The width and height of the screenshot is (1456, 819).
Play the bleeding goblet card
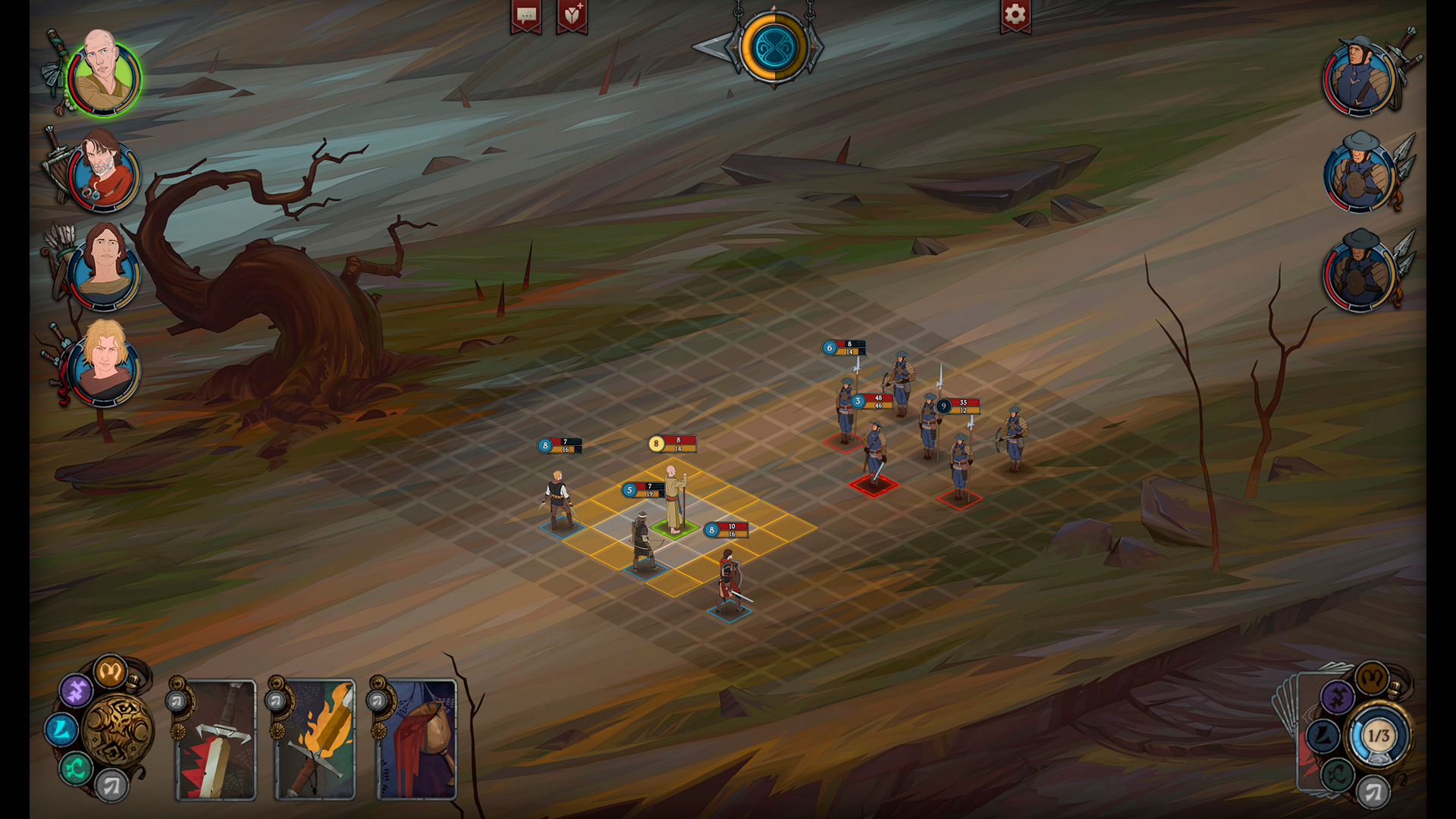click(416, 739)
